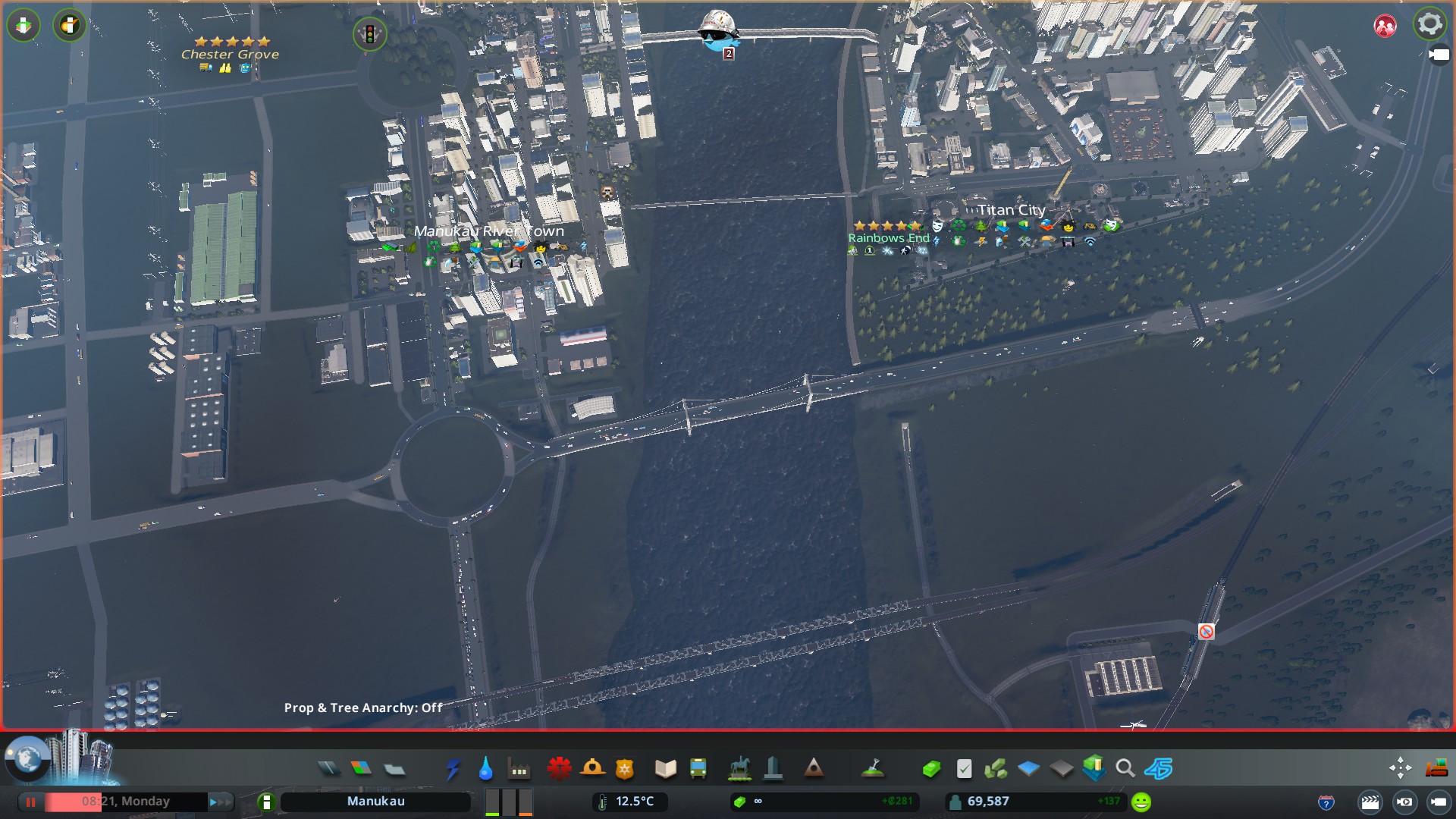Select the Electricity lightning bolt menu
1456x819 pixels.
(453, 769)
